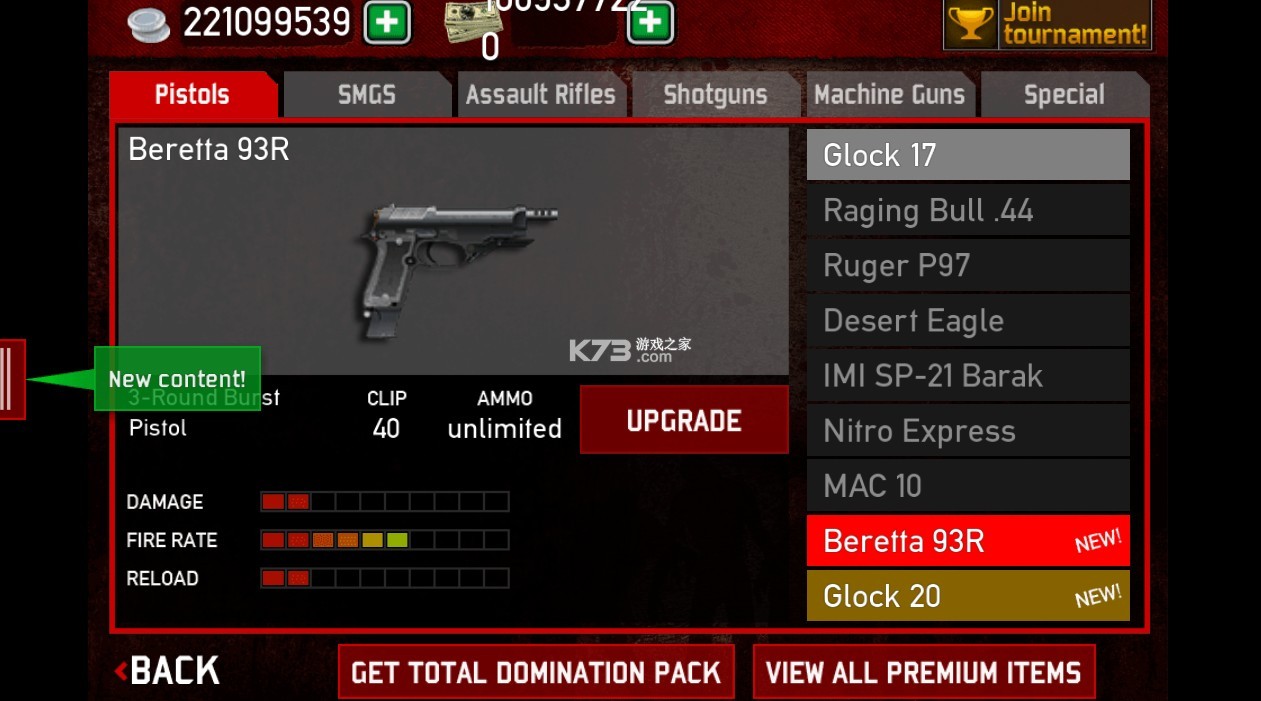Show the Shotguns category
The width and height of the screenshot is (1261, 701).
coord(715,95)
